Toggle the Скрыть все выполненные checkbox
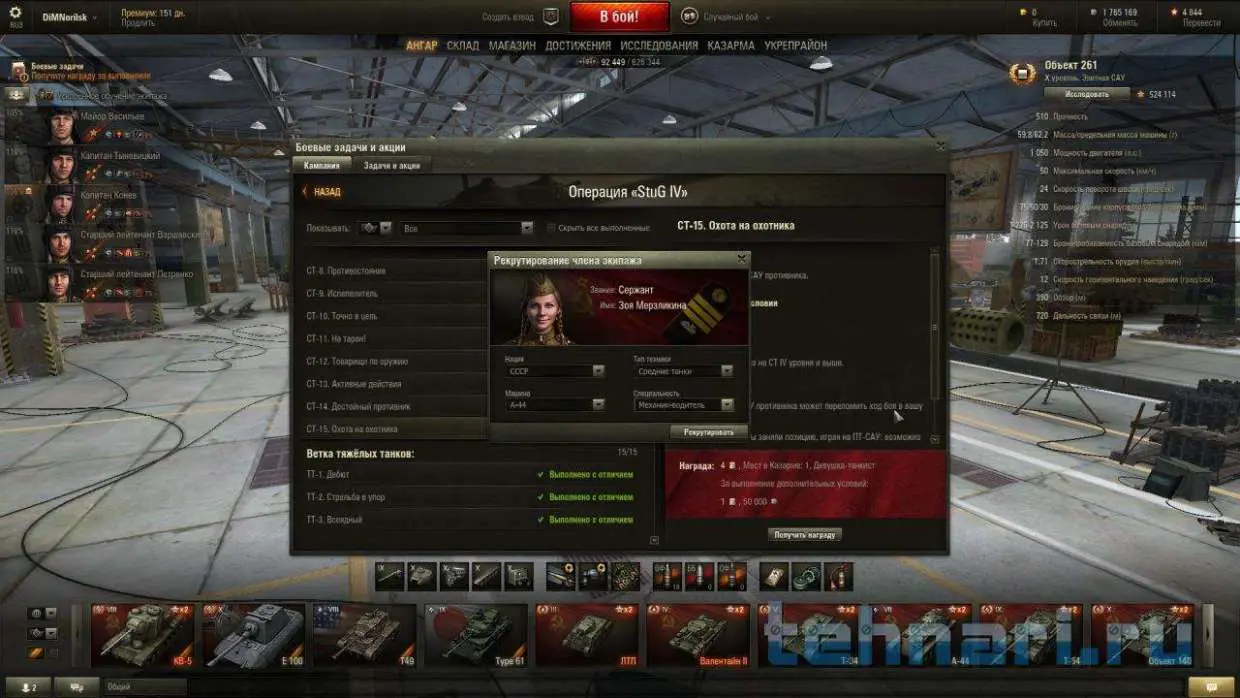 [x=551, y=228]
